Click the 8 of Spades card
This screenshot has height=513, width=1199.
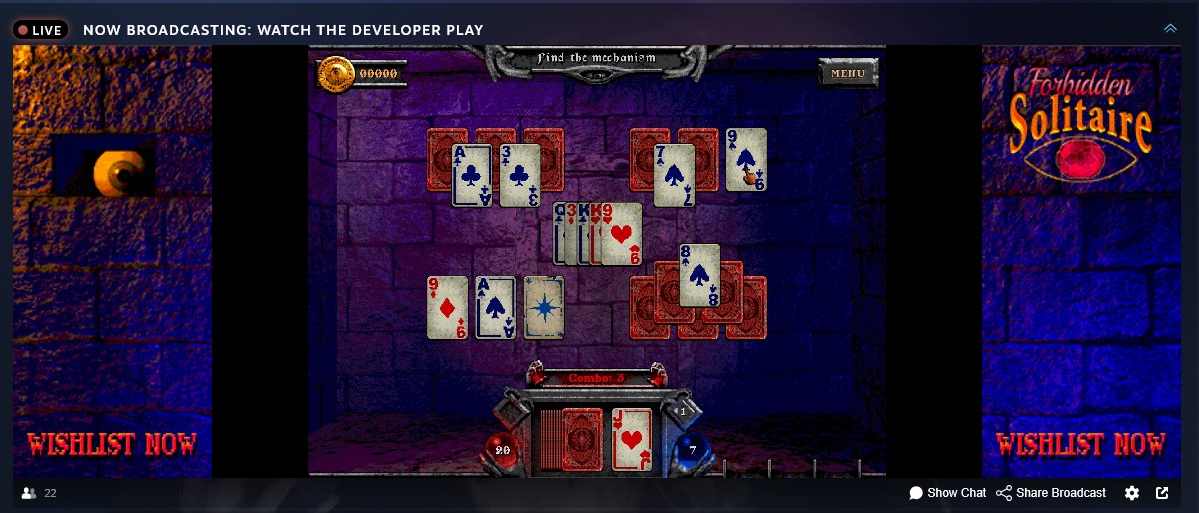(699, 274)
